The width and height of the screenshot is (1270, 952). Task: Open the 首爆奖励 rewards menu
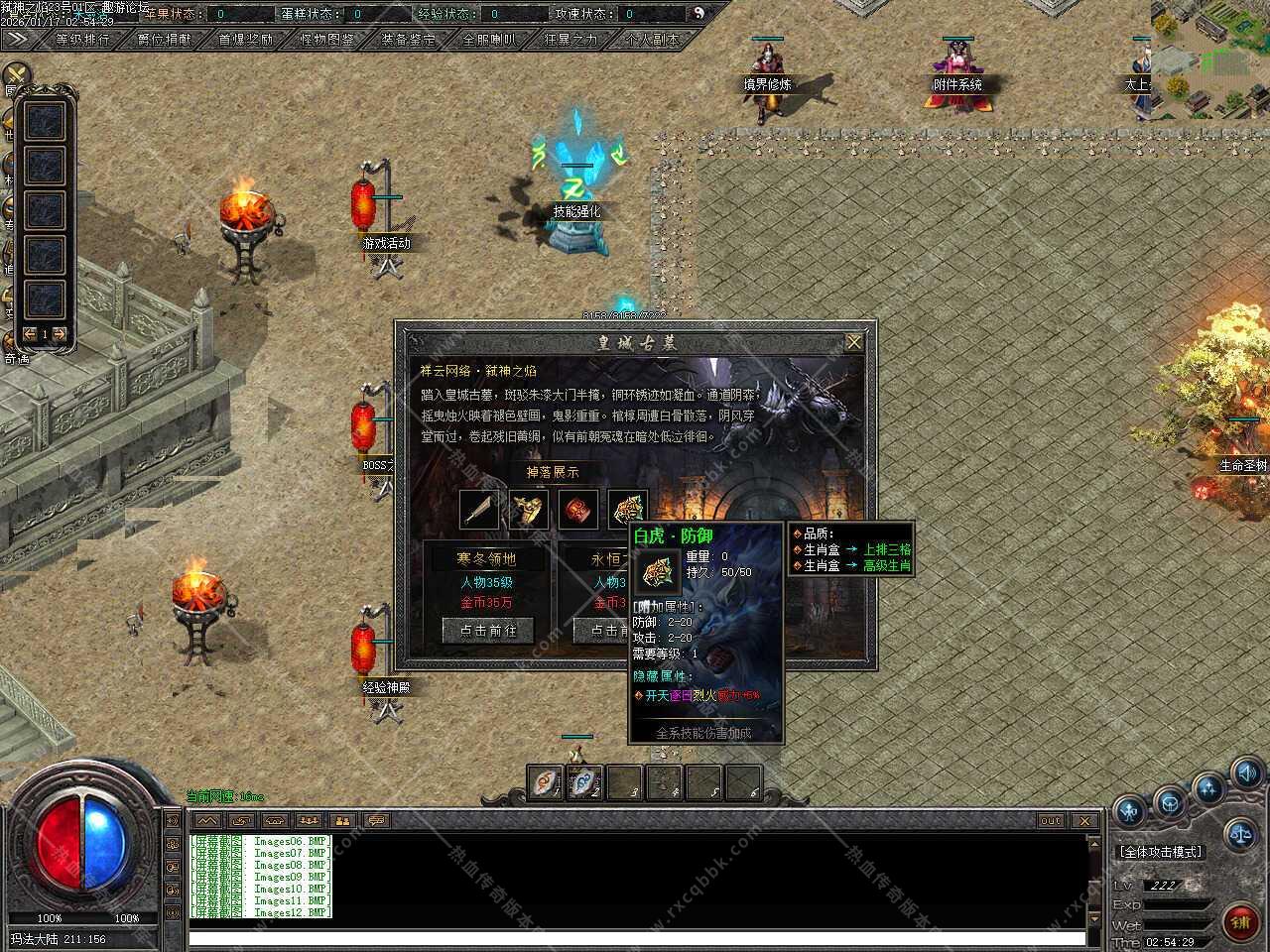pos(246,40)
